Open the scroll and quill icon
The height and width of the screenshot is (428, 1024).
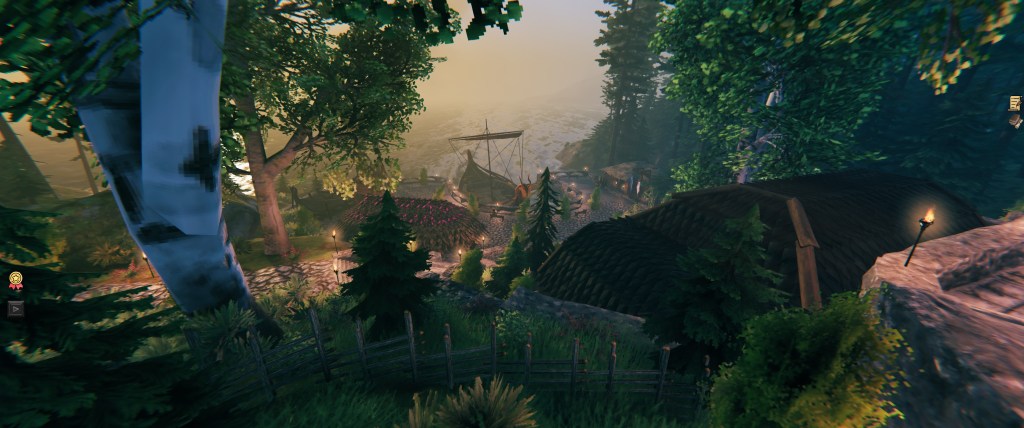click(1015, 104)
